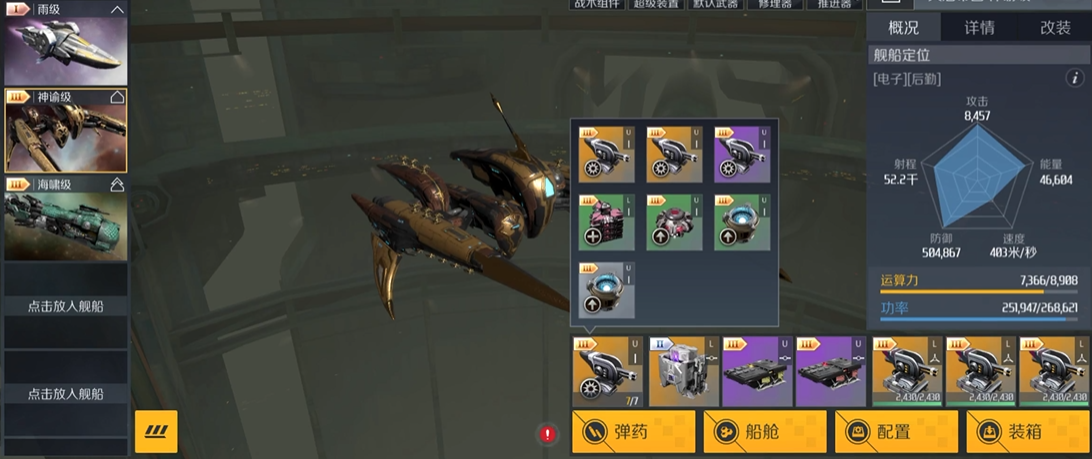Click the red exclamation alert icon

(548, 433)
